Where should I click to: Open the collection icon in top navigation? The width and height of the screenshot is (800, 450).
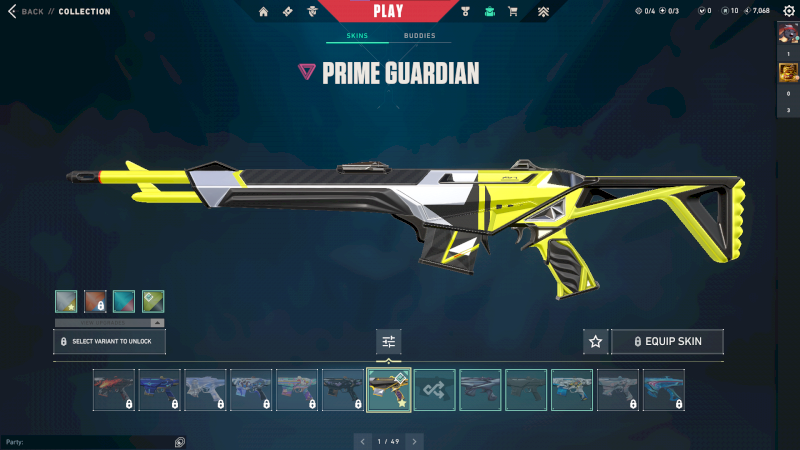click(489, 12)
